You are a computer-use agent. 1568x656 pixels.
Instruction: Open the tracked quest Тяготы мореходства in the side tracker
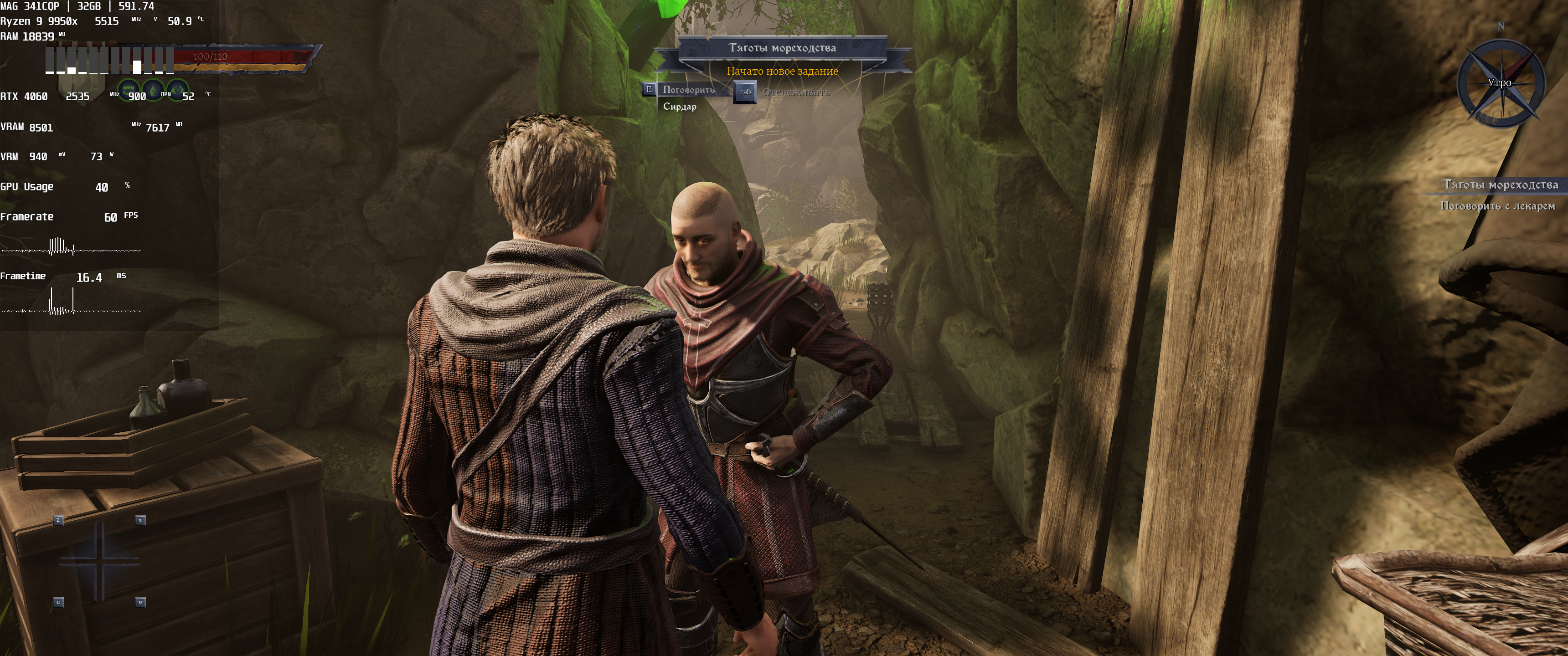(1500, 184)
